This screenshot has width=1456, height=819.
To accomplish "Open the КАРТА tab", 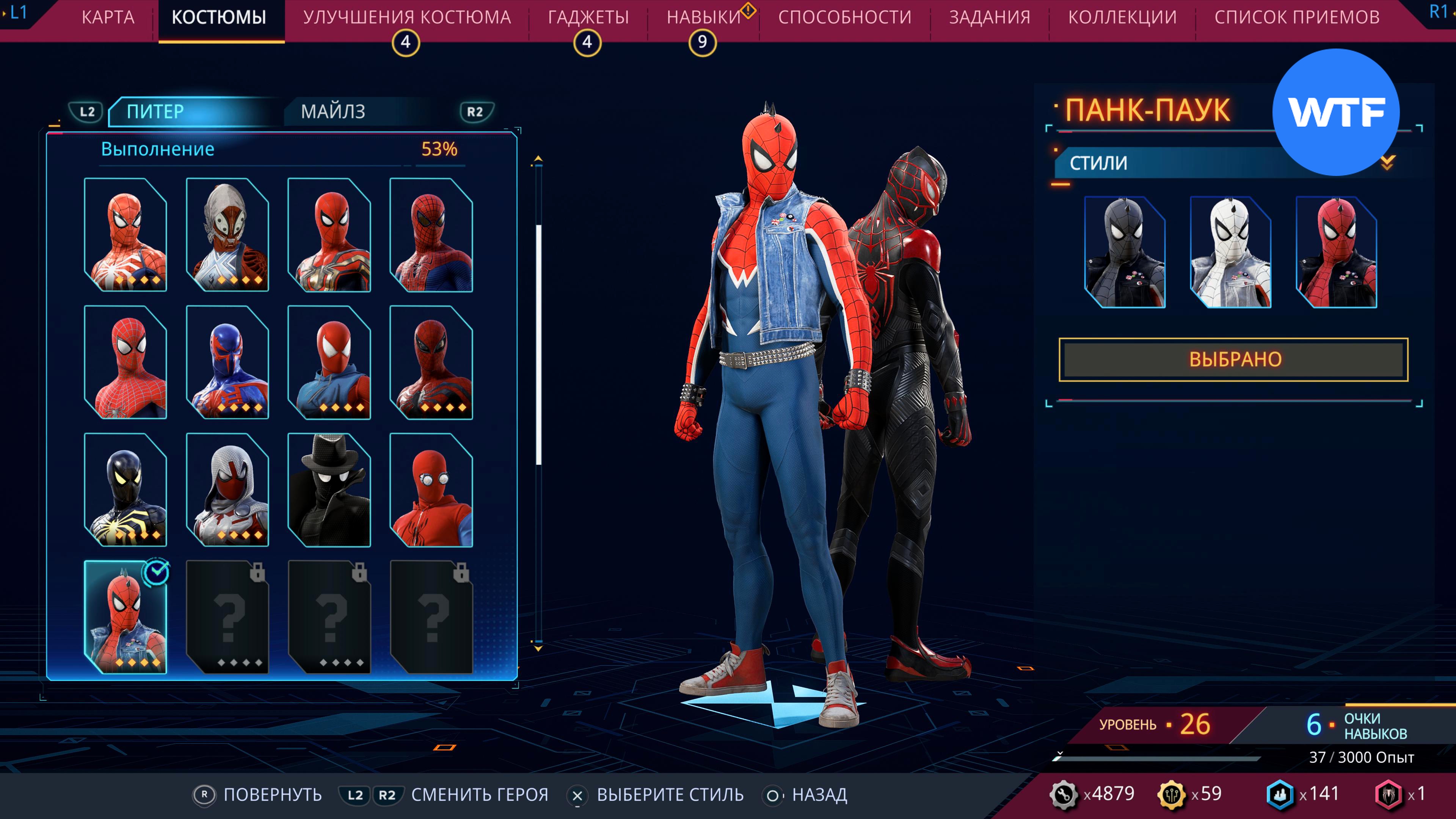I will [x=108, y=17].
